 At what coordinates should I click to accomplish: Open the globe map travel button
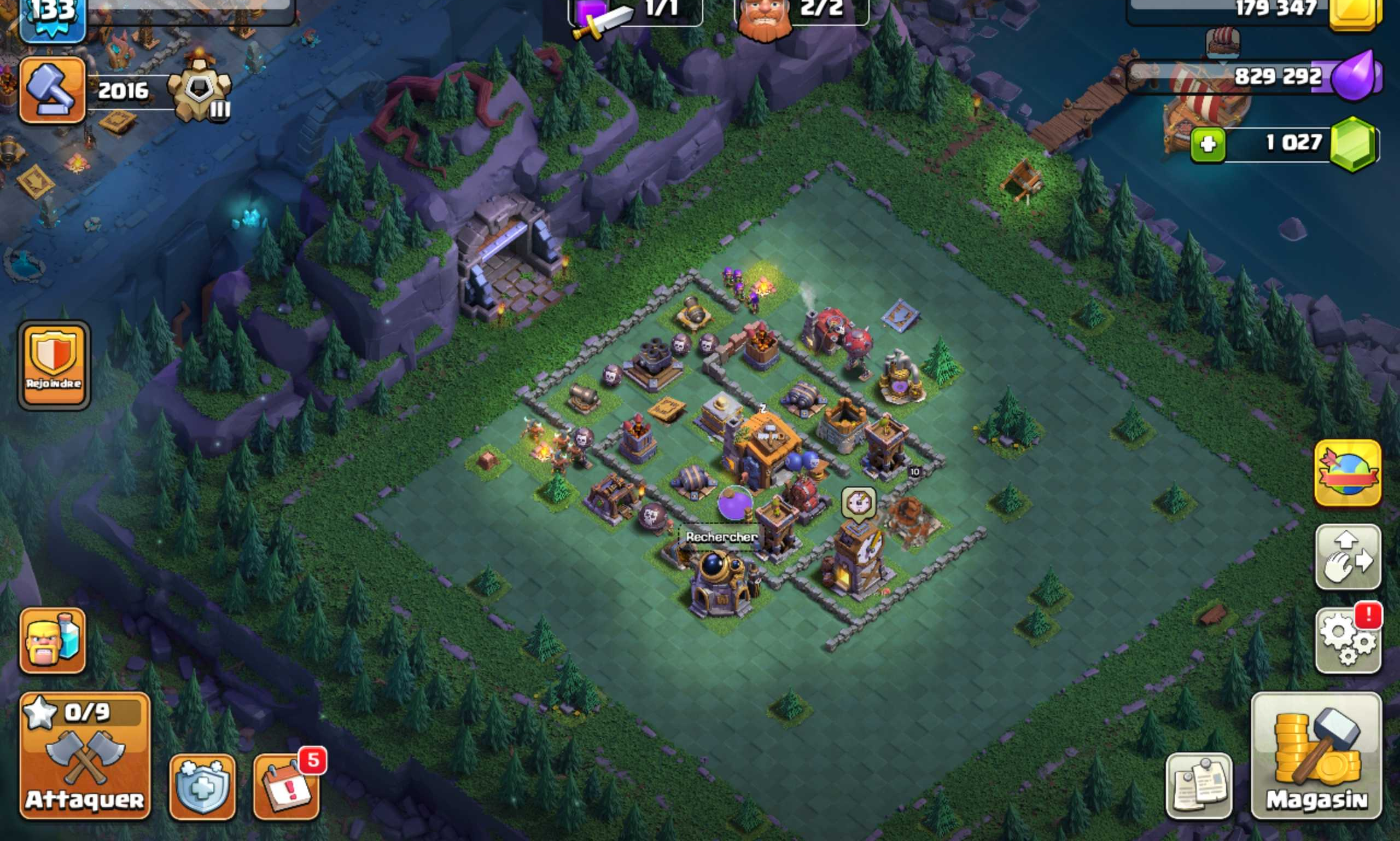coord(1347,473)
